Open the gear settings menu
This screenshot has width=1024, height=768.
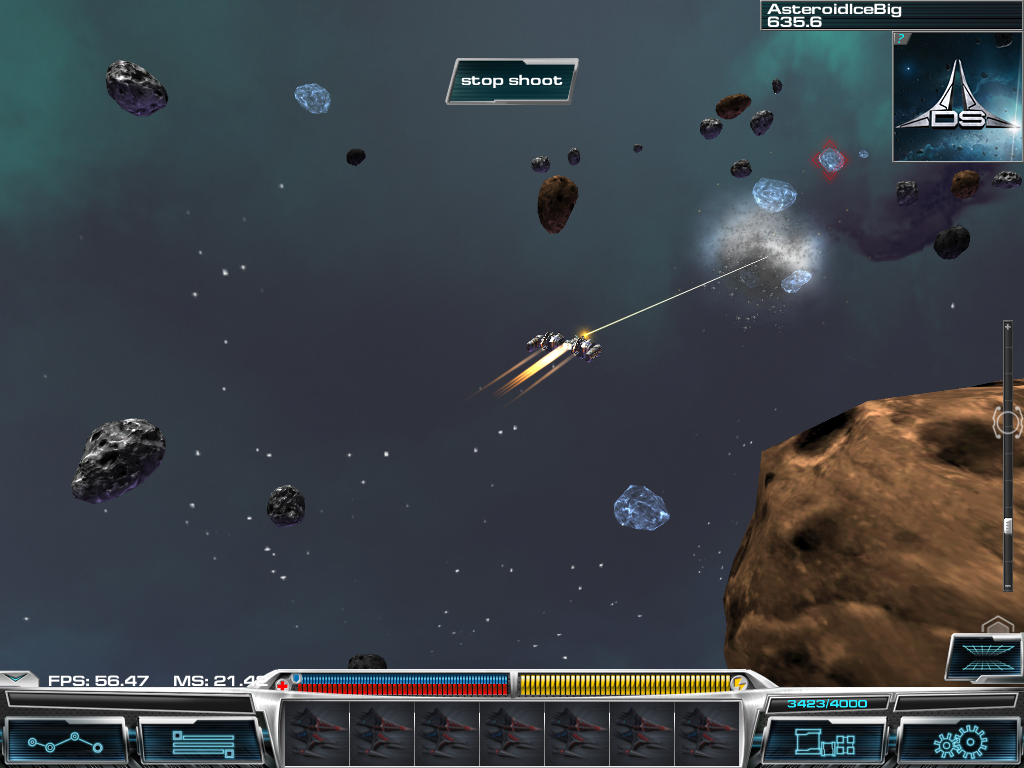pos(957,743)
